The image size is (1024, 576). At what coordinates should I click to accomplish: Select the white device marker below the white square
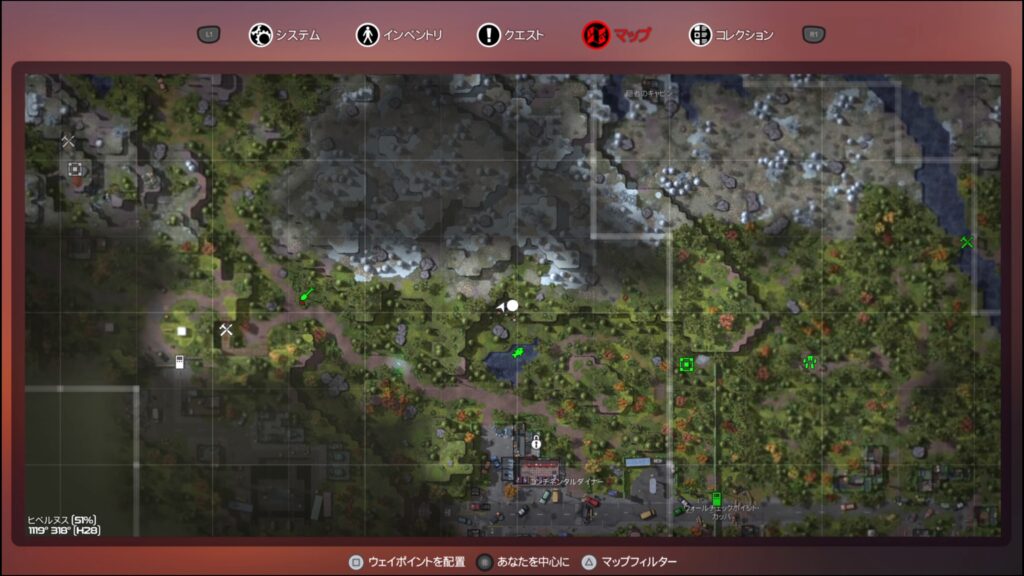(x=180, y=361)
